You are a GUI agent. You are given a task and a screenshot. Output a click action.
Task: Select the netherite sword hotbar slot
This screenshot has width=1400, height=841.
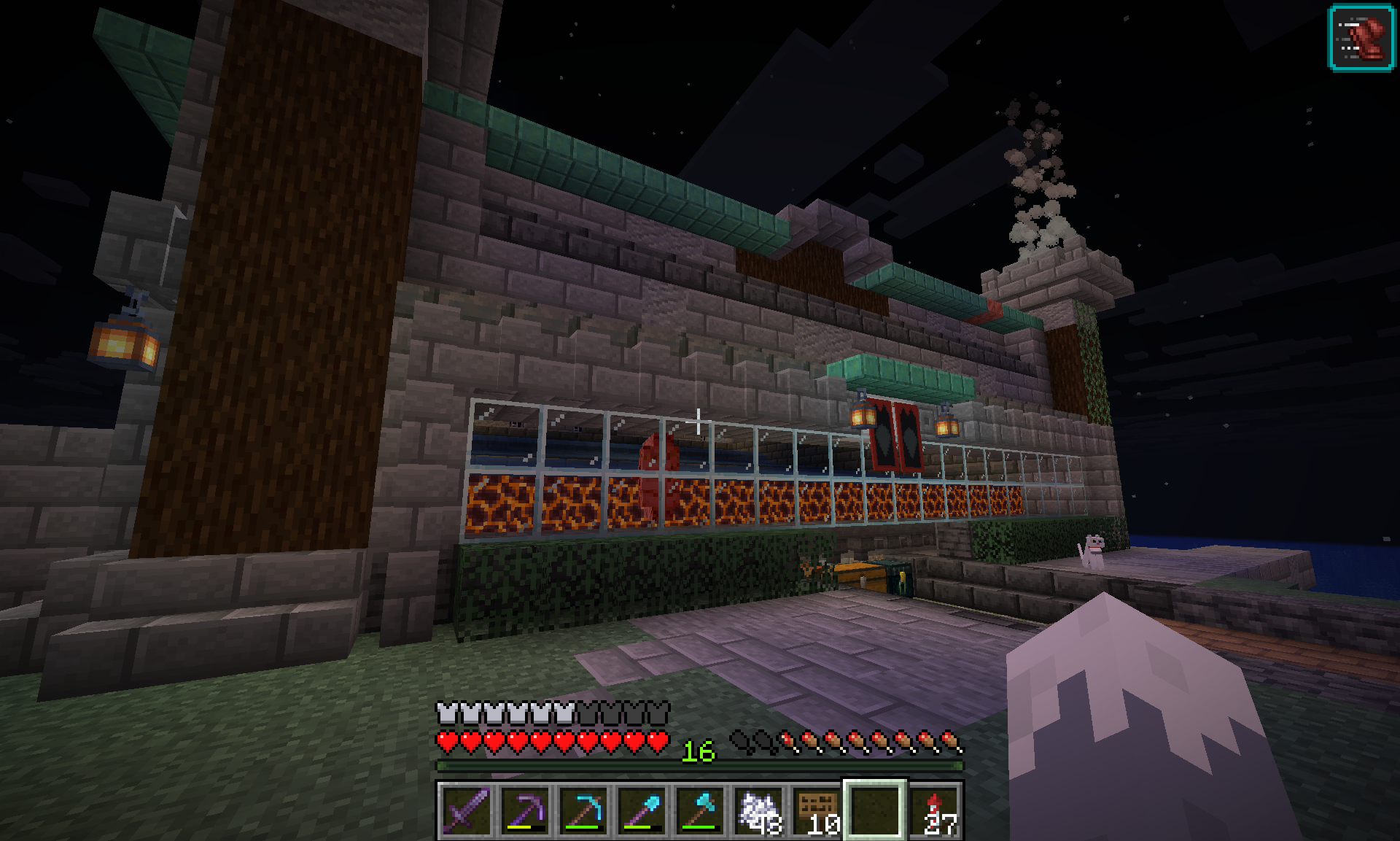[465, 810]
